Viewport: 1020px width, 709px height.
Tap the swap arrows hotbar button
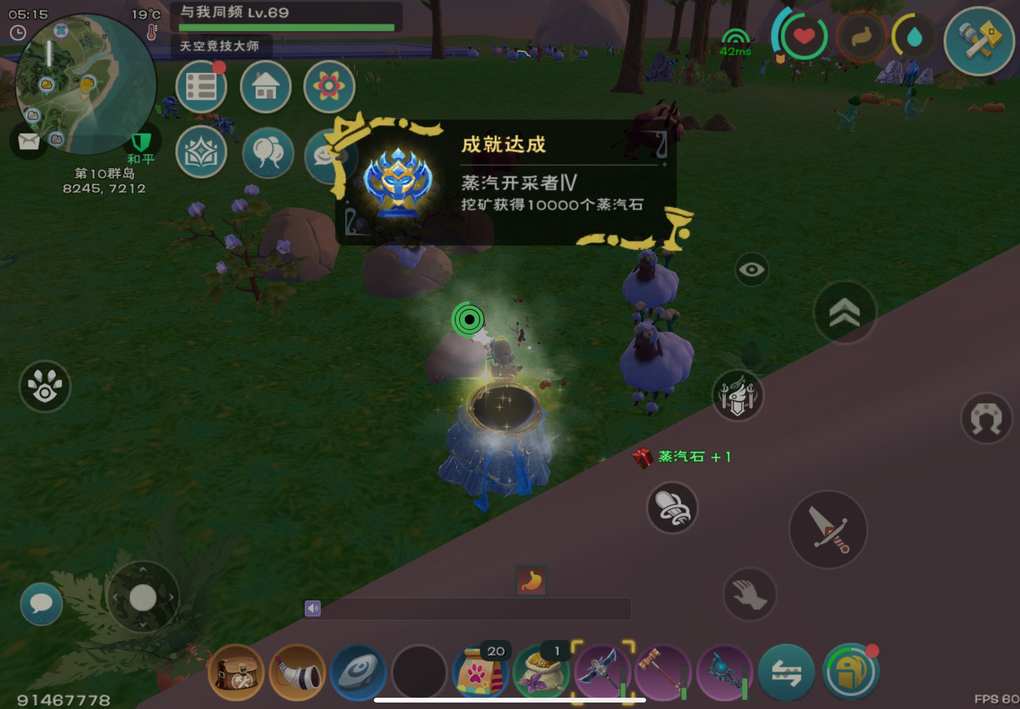tap(786, 672)
